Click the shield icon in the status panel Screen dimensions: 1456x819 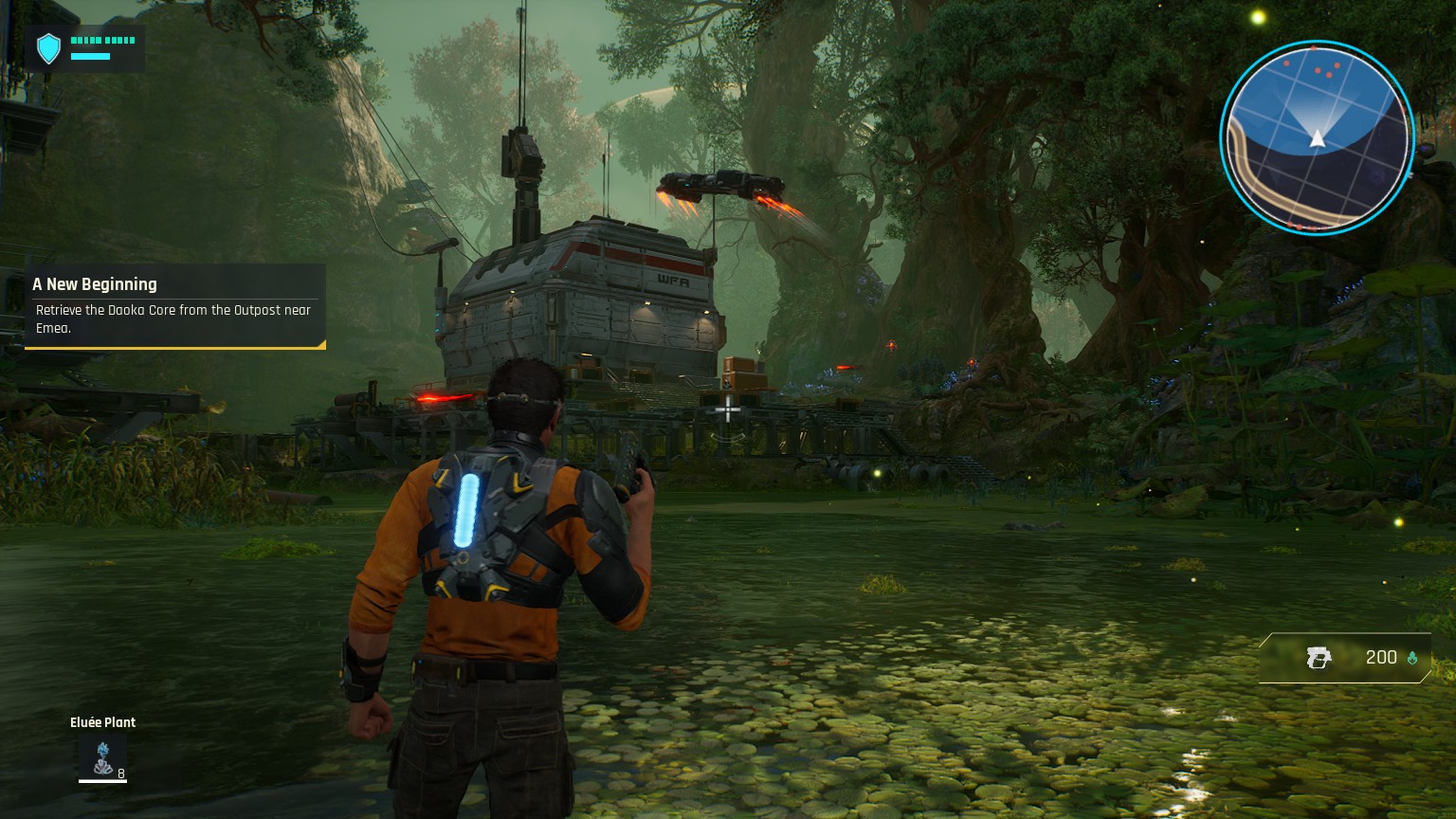click(48, 48)
